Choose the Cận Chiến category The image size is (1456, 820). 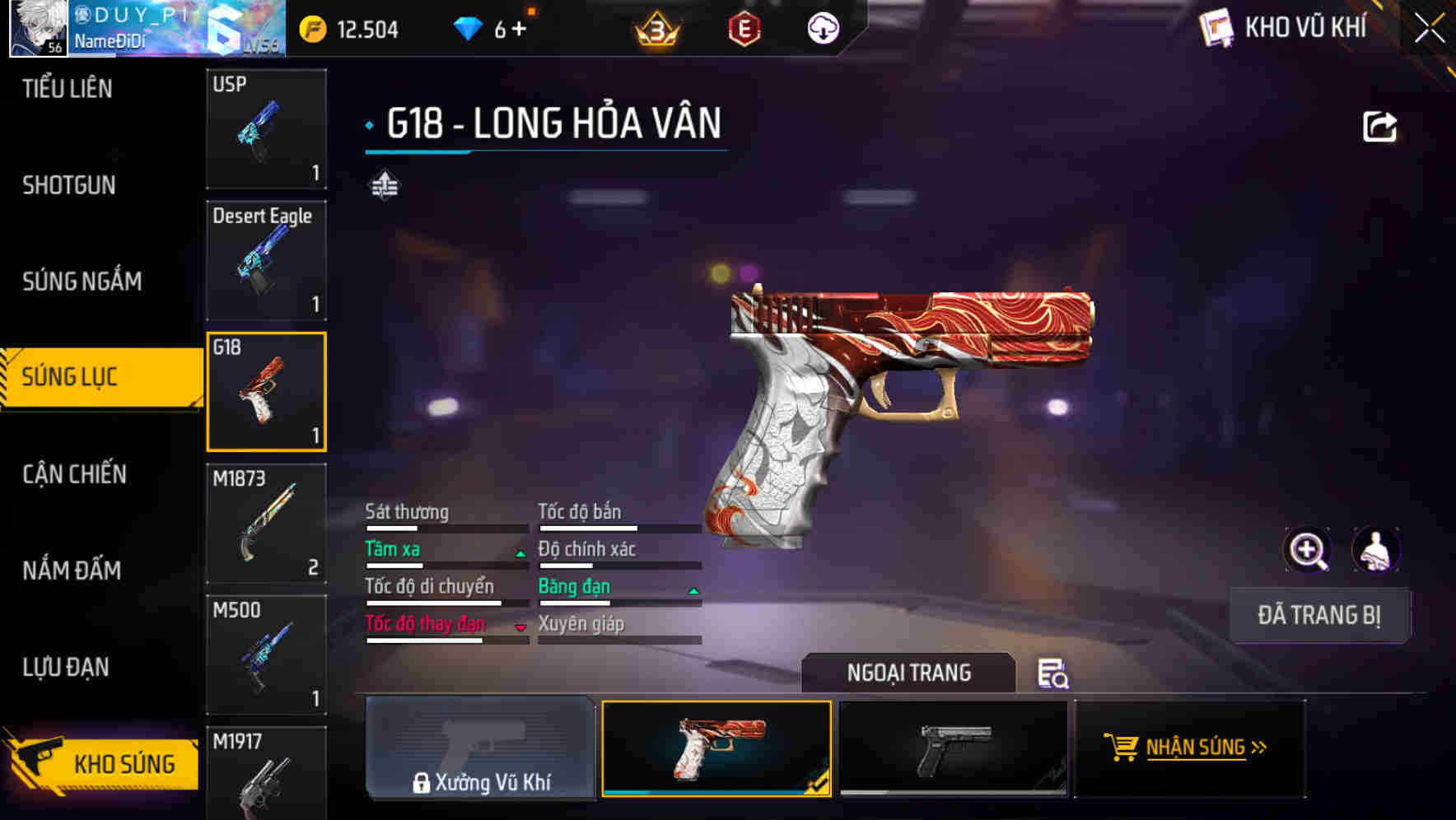74,474
